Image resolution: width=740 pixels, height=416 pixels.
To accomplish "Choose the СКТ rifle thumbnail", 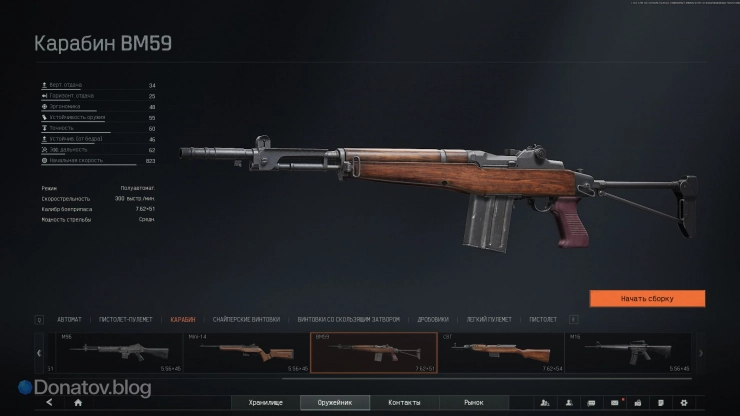I will pyautogui.click(x=502, y=353).
